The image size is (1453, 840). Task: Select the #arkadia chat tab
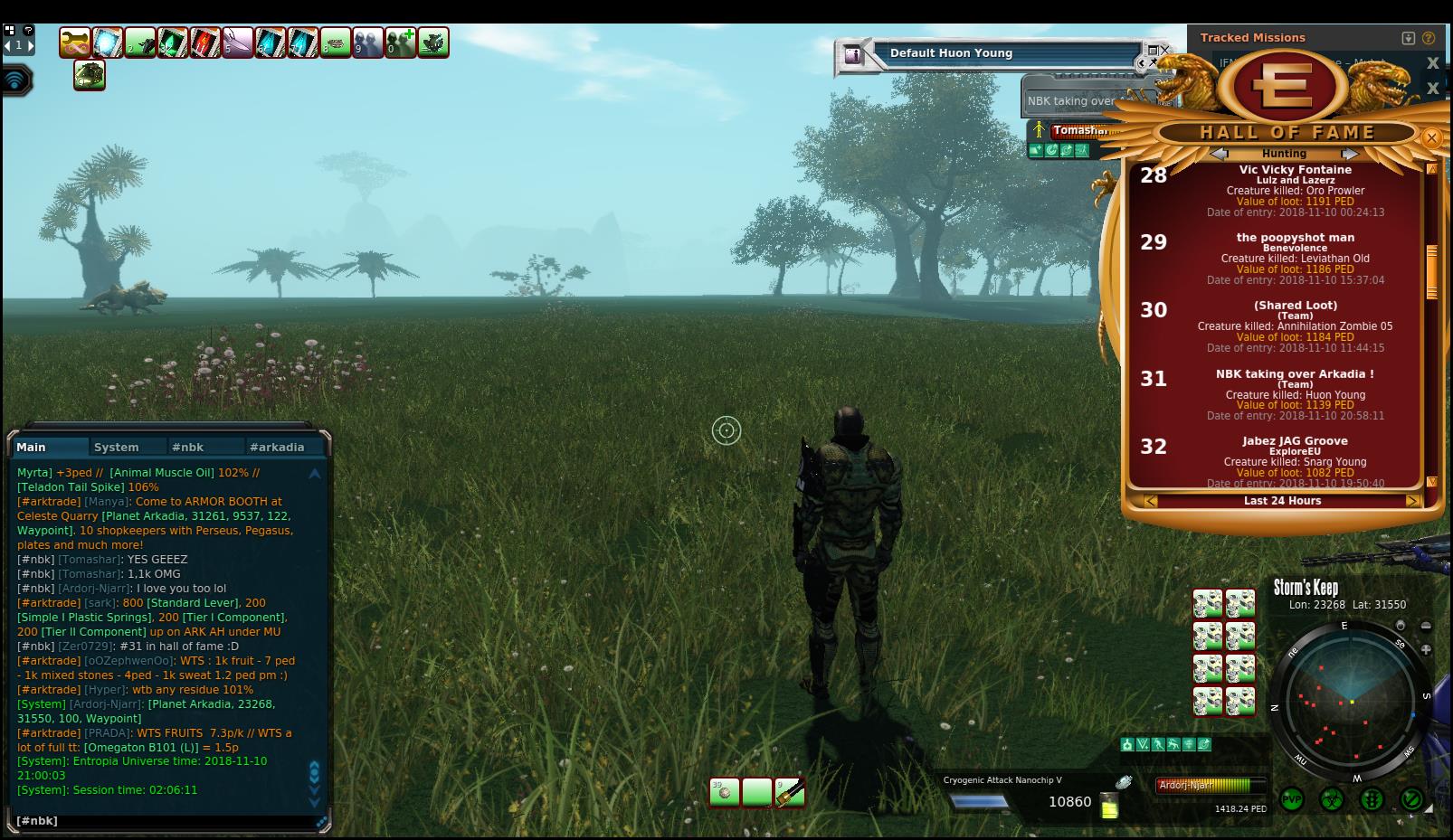pyautogui.click(x=277, y=447)
